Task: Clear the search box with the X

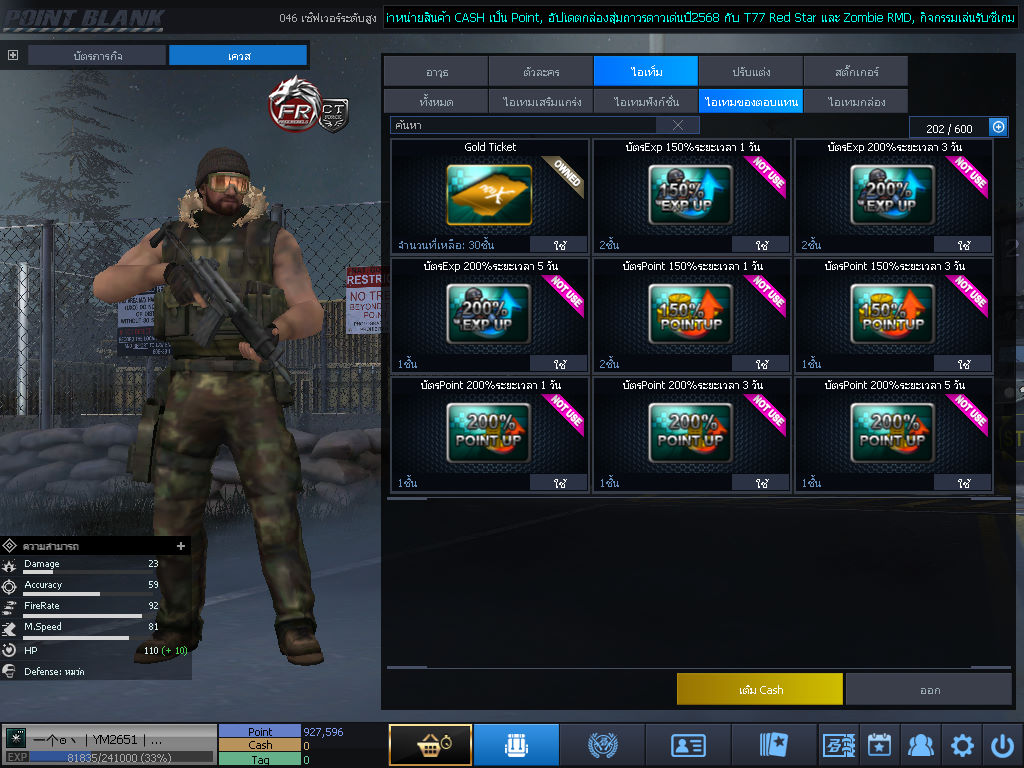Action: tap(677, 125)
